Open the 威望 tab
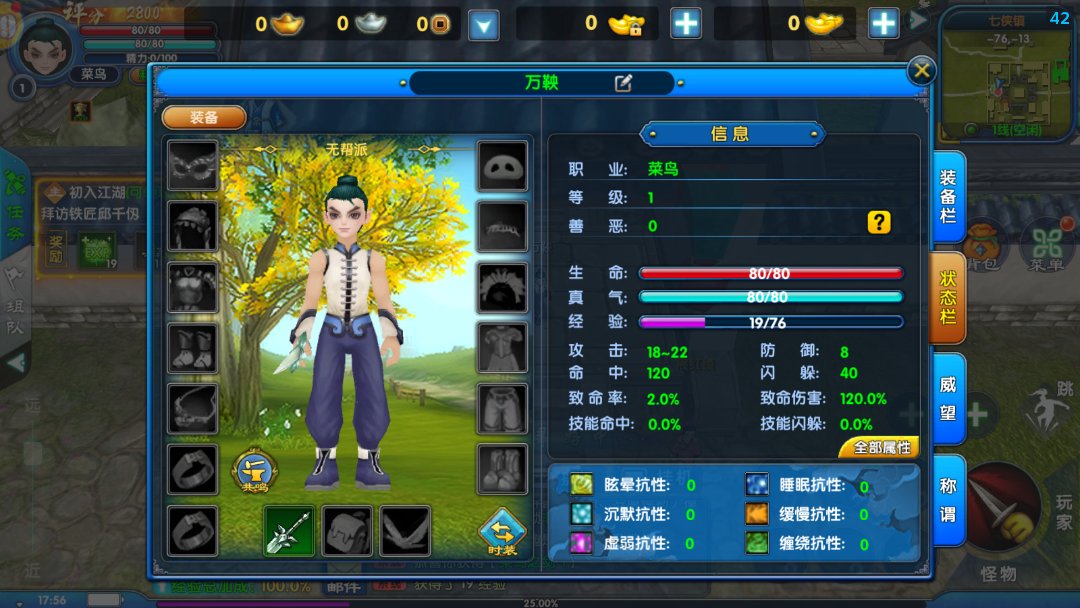The image size is (1080, 608). coord(948,397)
